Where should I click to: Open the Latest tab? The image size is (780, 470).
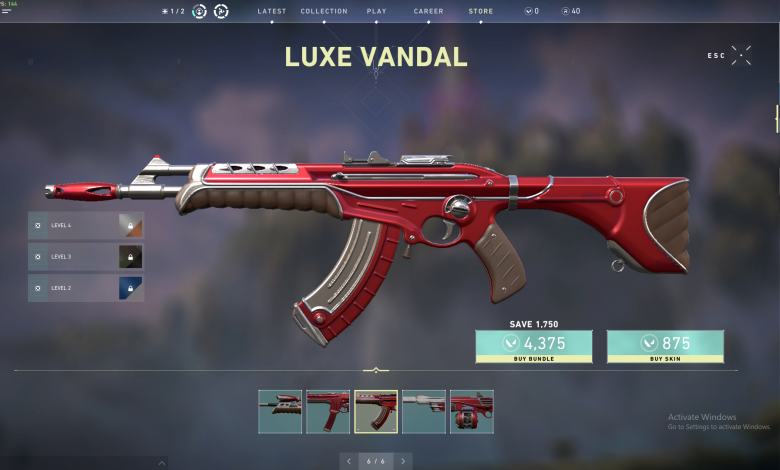[271, 11]
